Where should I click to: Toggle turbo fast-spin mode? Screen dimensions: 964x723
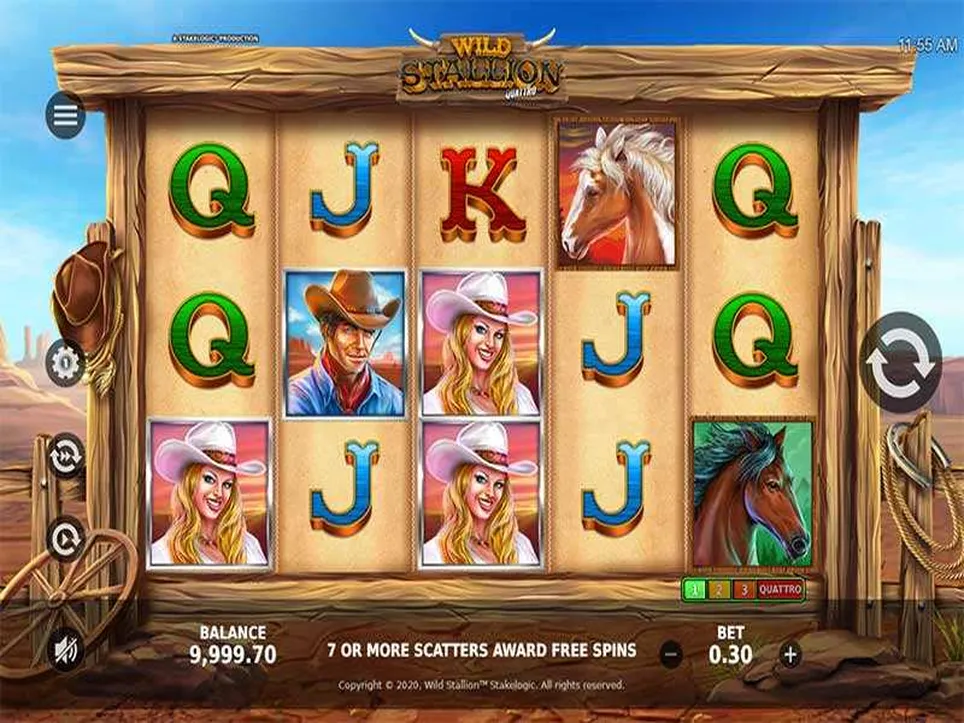65,453
